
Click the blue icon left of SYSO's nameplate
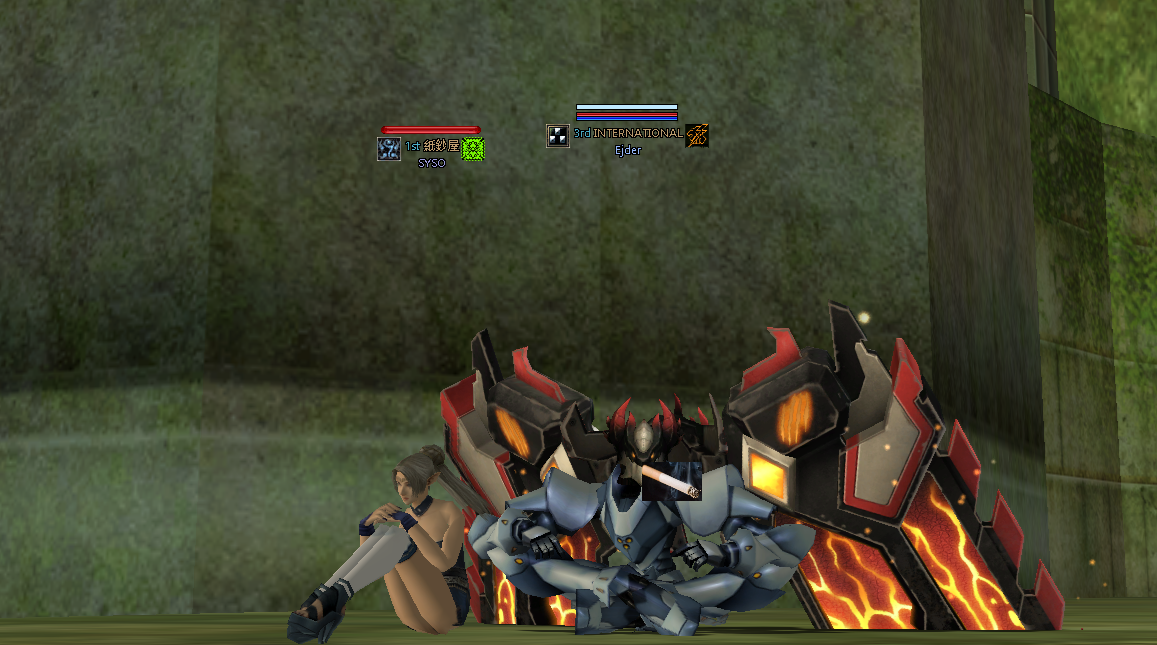pos(389,149)
